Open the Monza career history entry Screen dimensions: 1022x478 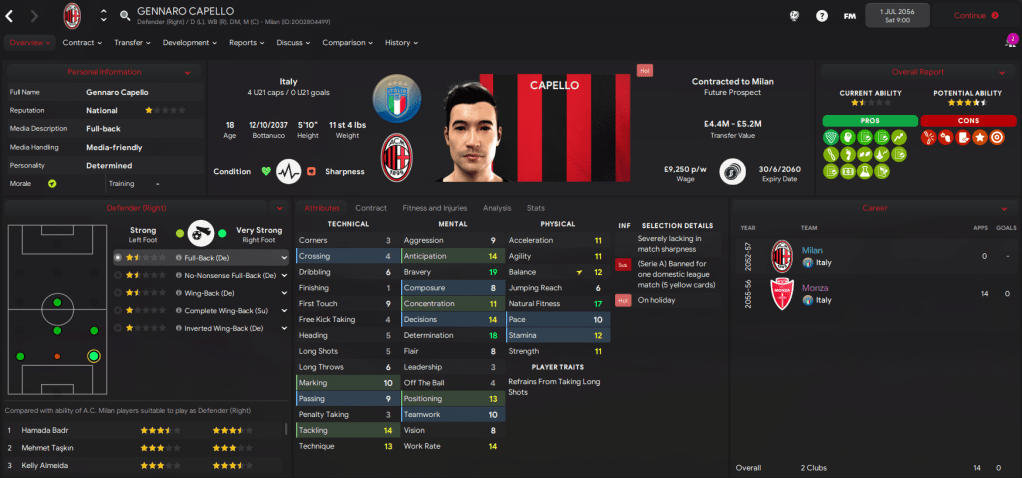click(816, 288)
